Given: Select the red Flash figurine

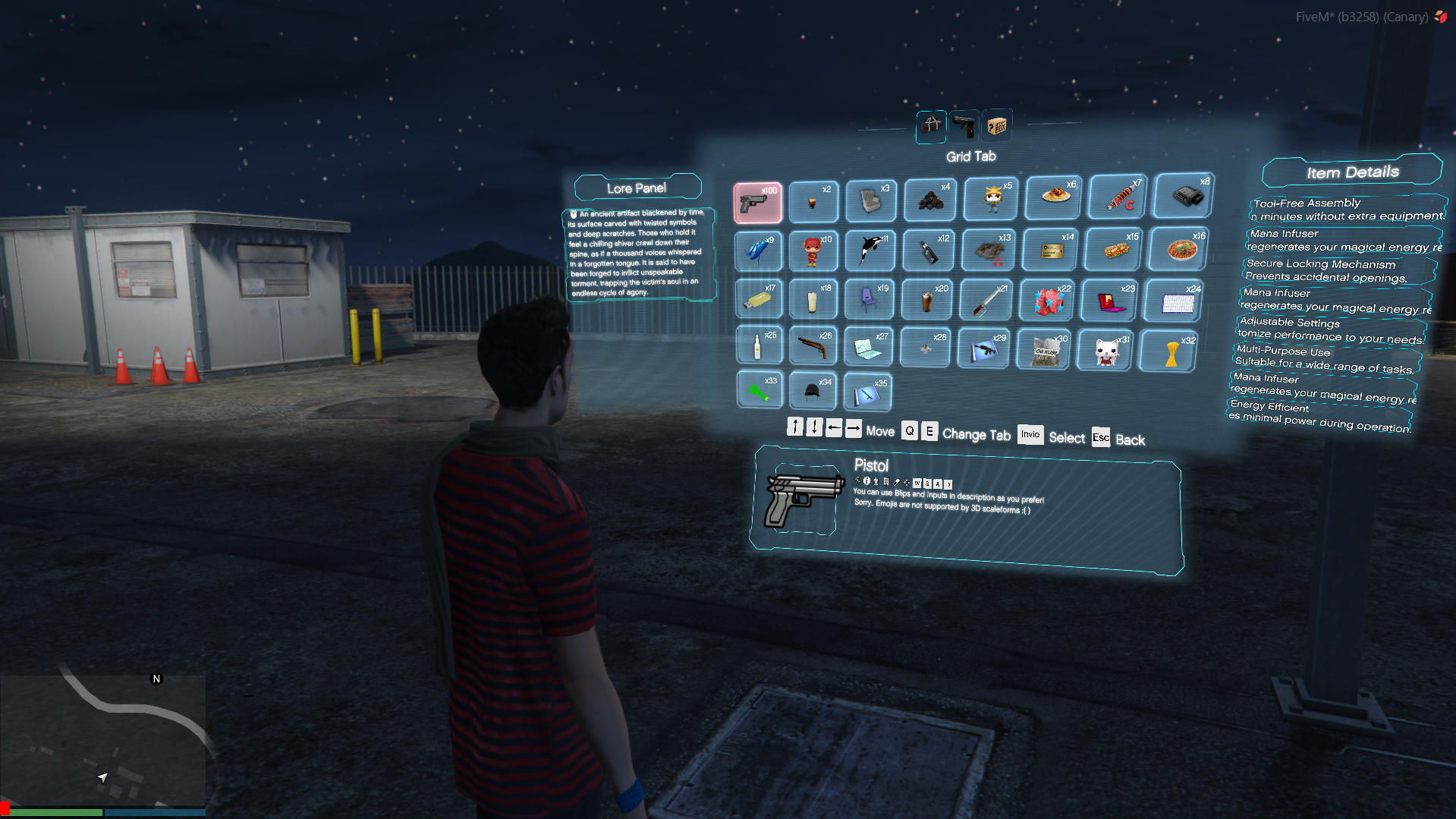Looking at the screenshot, I should point(813,250).
